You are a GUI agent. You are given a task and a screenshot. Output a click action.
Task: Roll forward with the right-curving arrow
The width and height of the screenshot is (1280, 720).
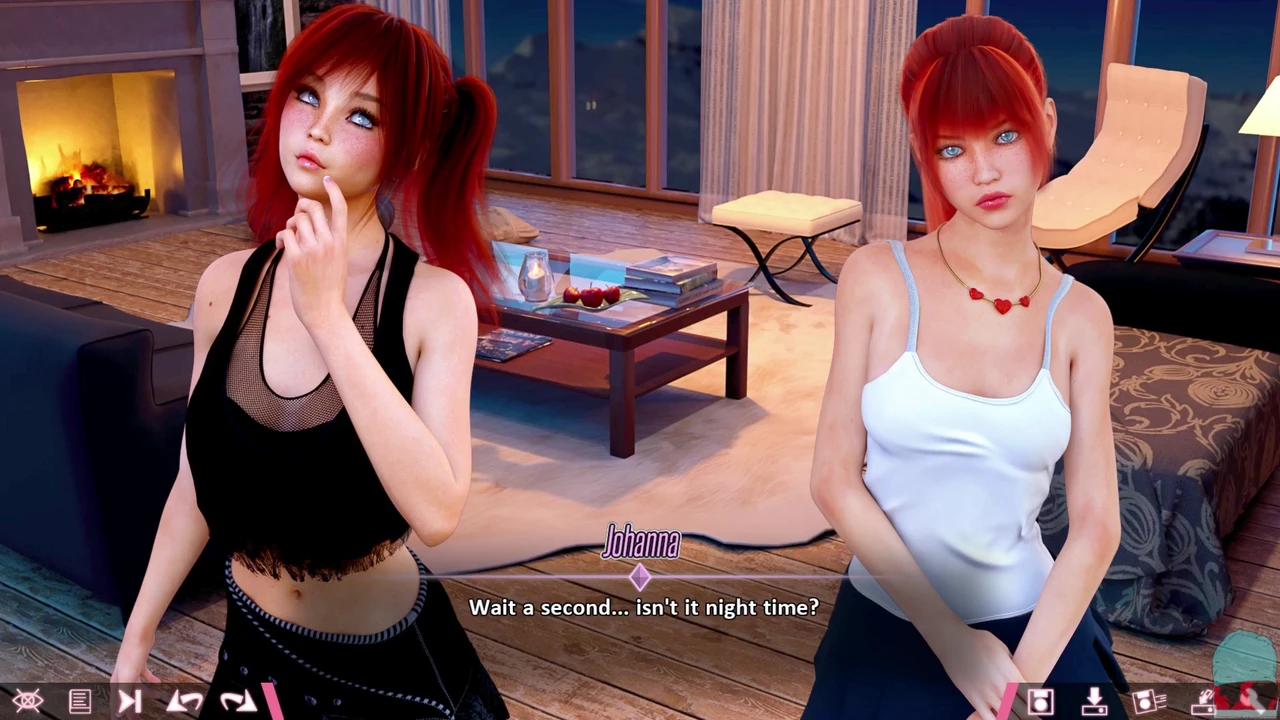[x=237, y=701]
